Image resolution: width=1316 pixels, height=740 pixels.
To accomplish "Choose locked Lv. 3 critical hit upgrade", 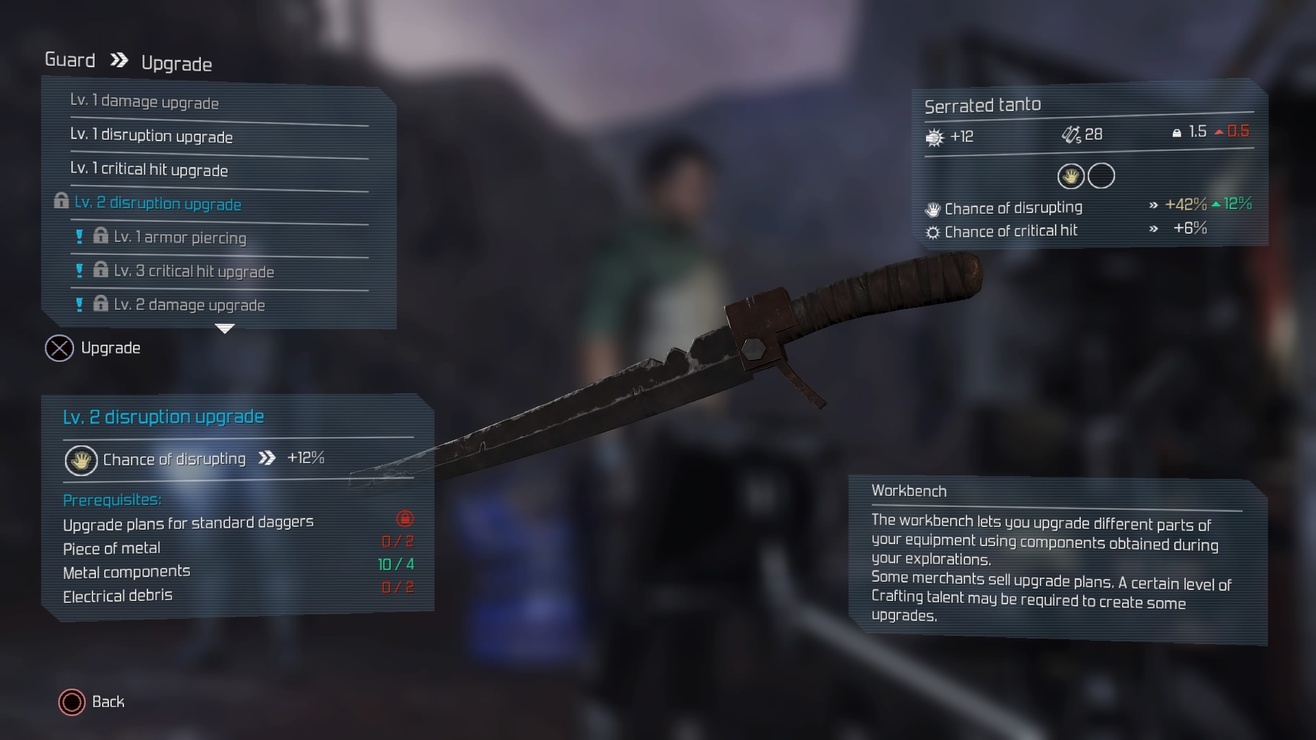I will tap(194, 271).
